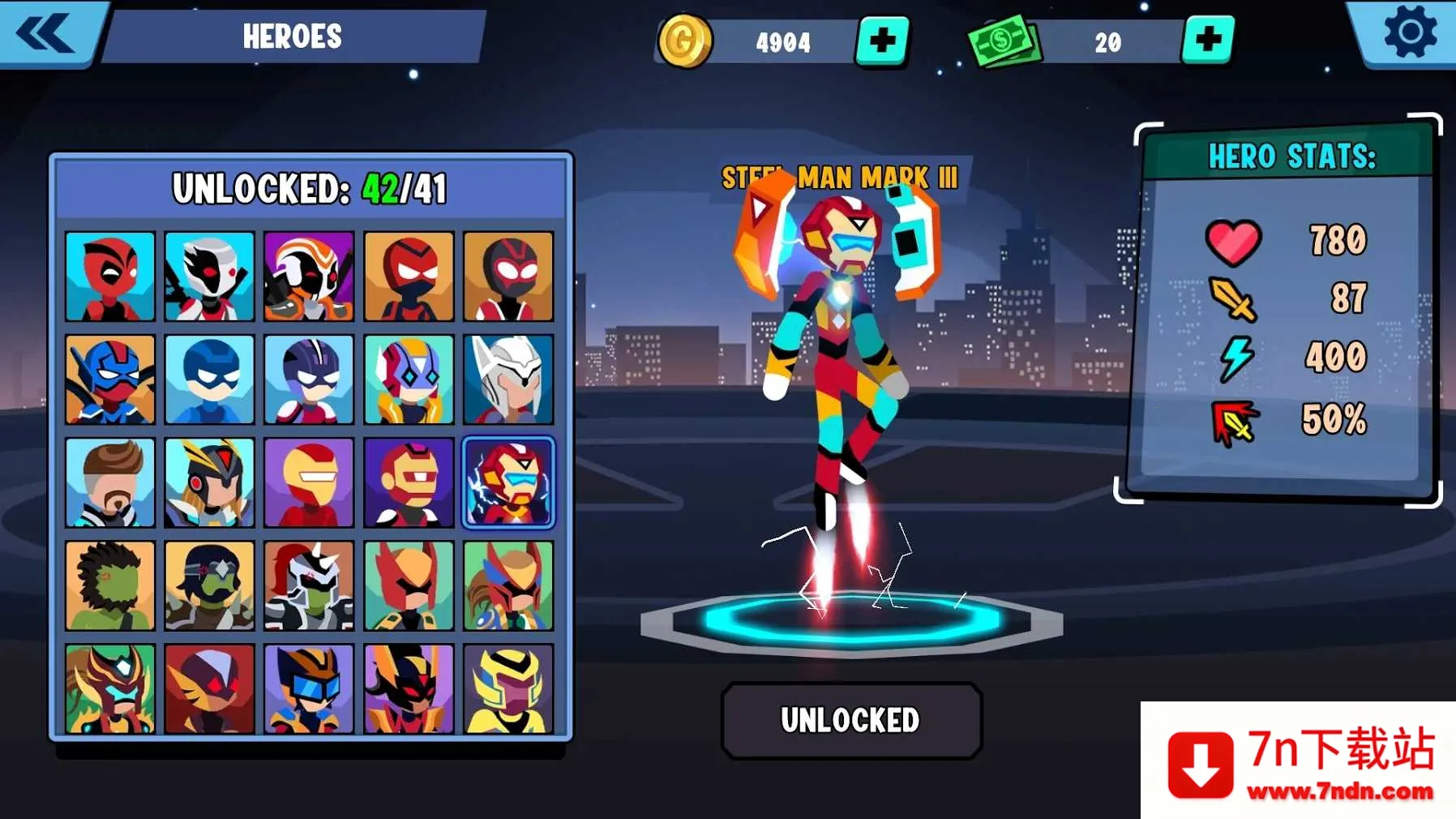Choose the yellow-helmeted purple-faced hero portrait
Image resolution: width=1456 pixels, height=819 pixels.
coord(508,689)
